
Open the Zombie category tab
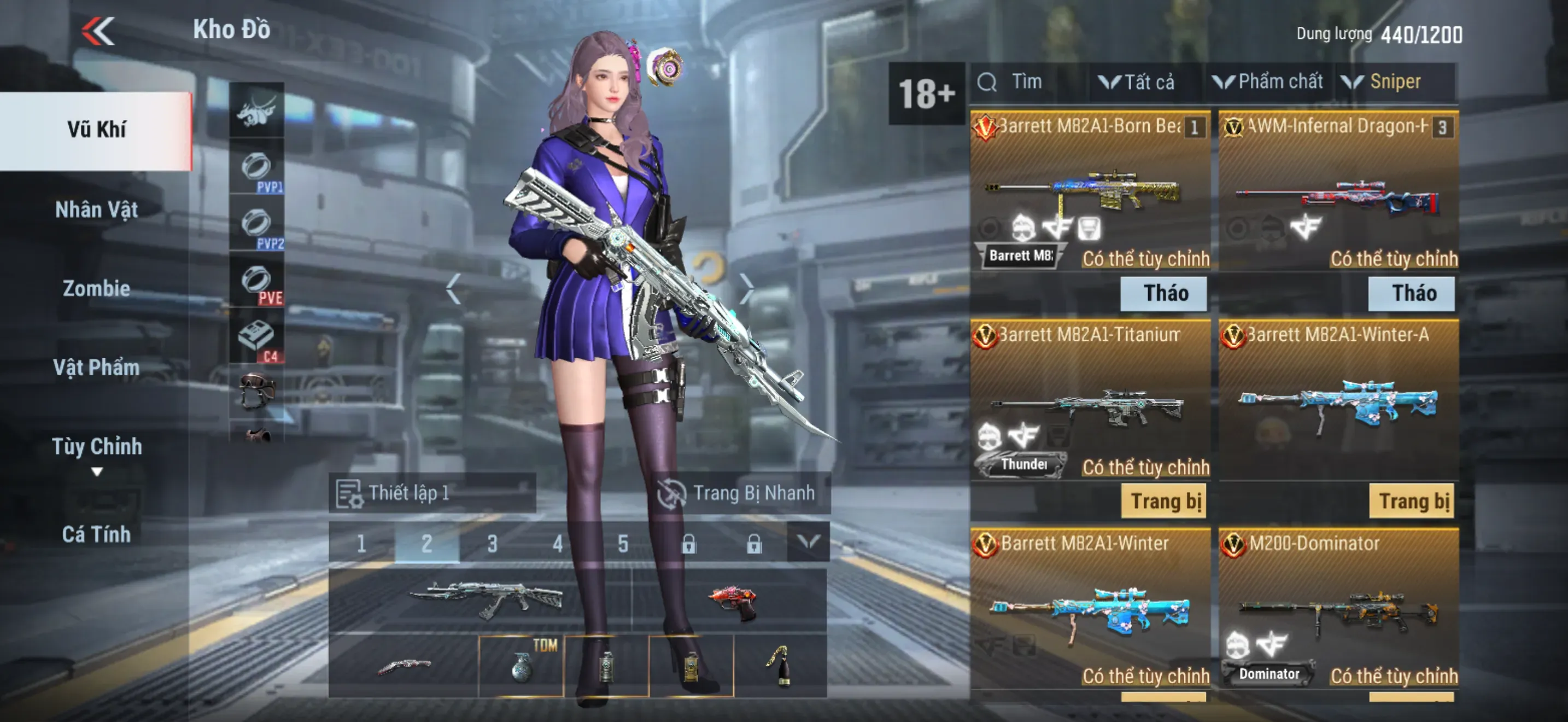(x=96, y=288)
